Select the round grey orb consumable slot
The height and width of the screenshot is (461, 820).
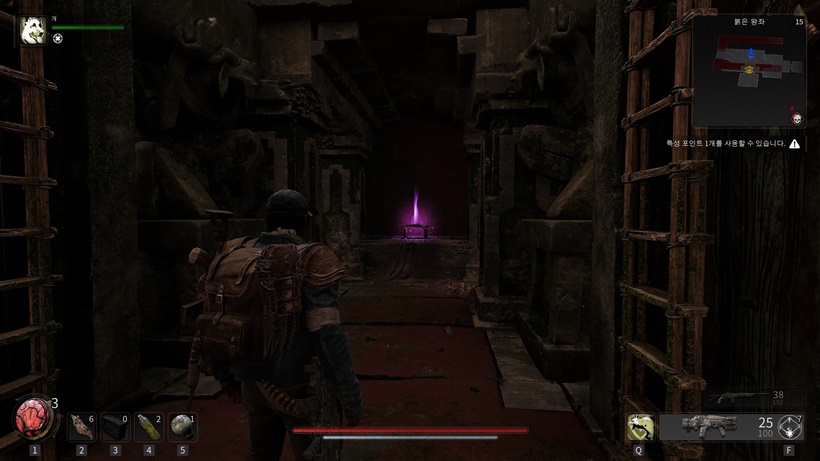click(182, 427)
